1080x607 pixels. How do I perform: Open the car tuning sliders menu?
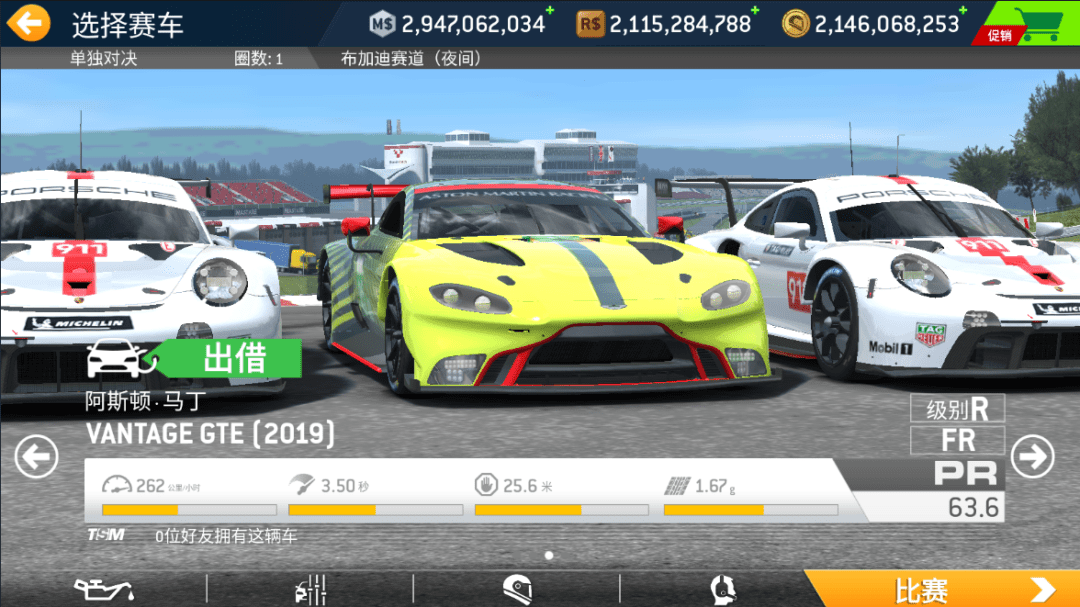pyautogui.click(x=311, y=589)
